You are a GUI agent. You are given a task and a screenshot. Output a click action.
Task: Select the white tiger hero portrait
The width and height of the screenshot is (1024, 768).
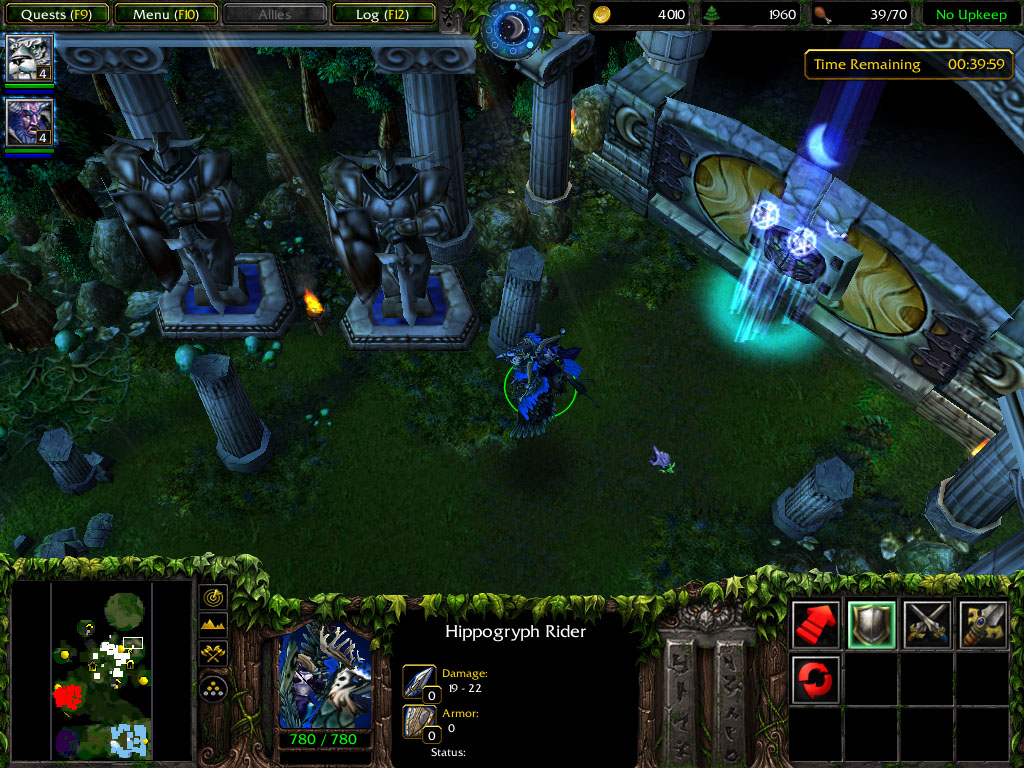pos(29,58)
